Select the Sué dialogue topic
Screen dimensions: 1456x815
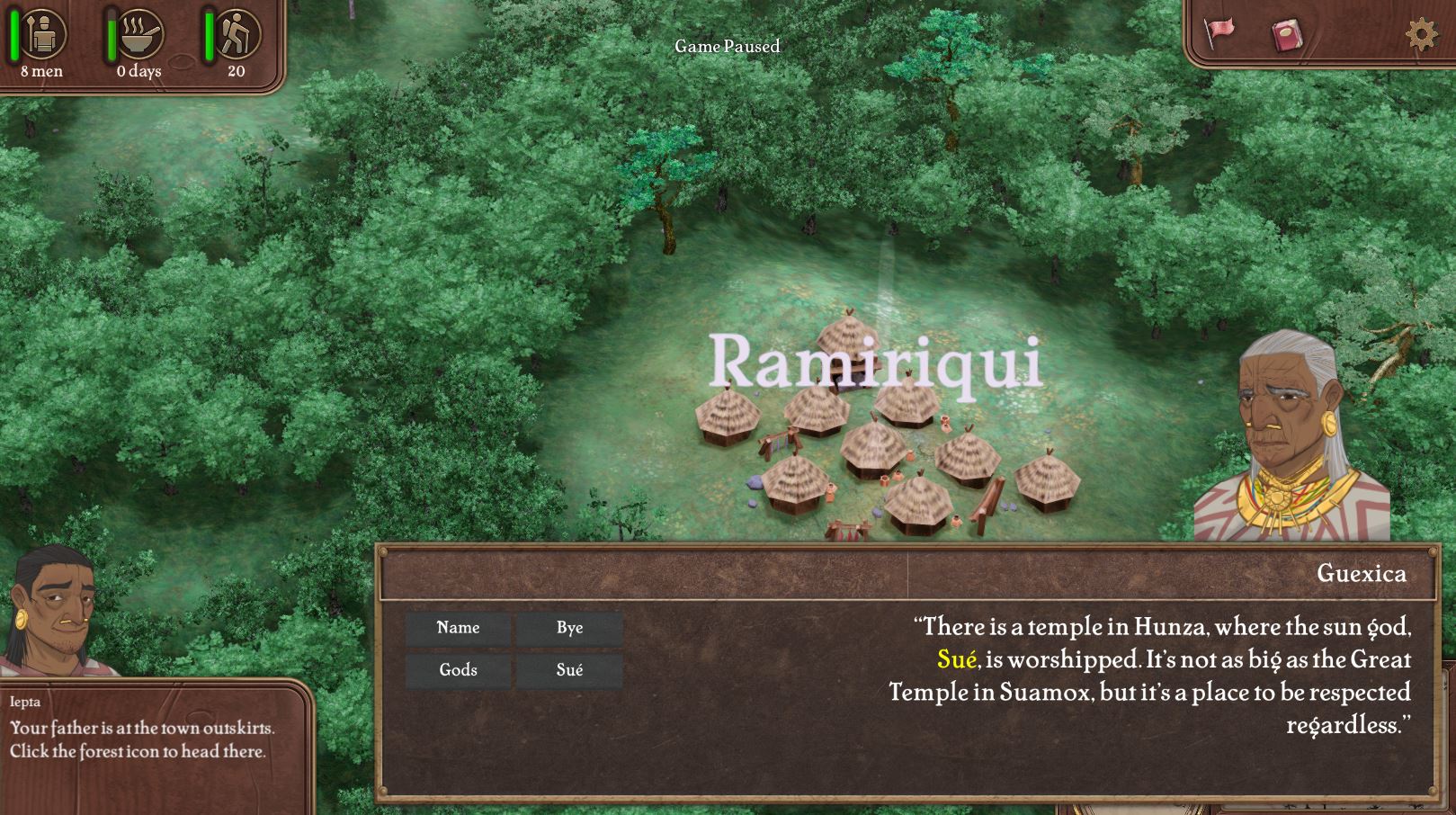(569, 670)
